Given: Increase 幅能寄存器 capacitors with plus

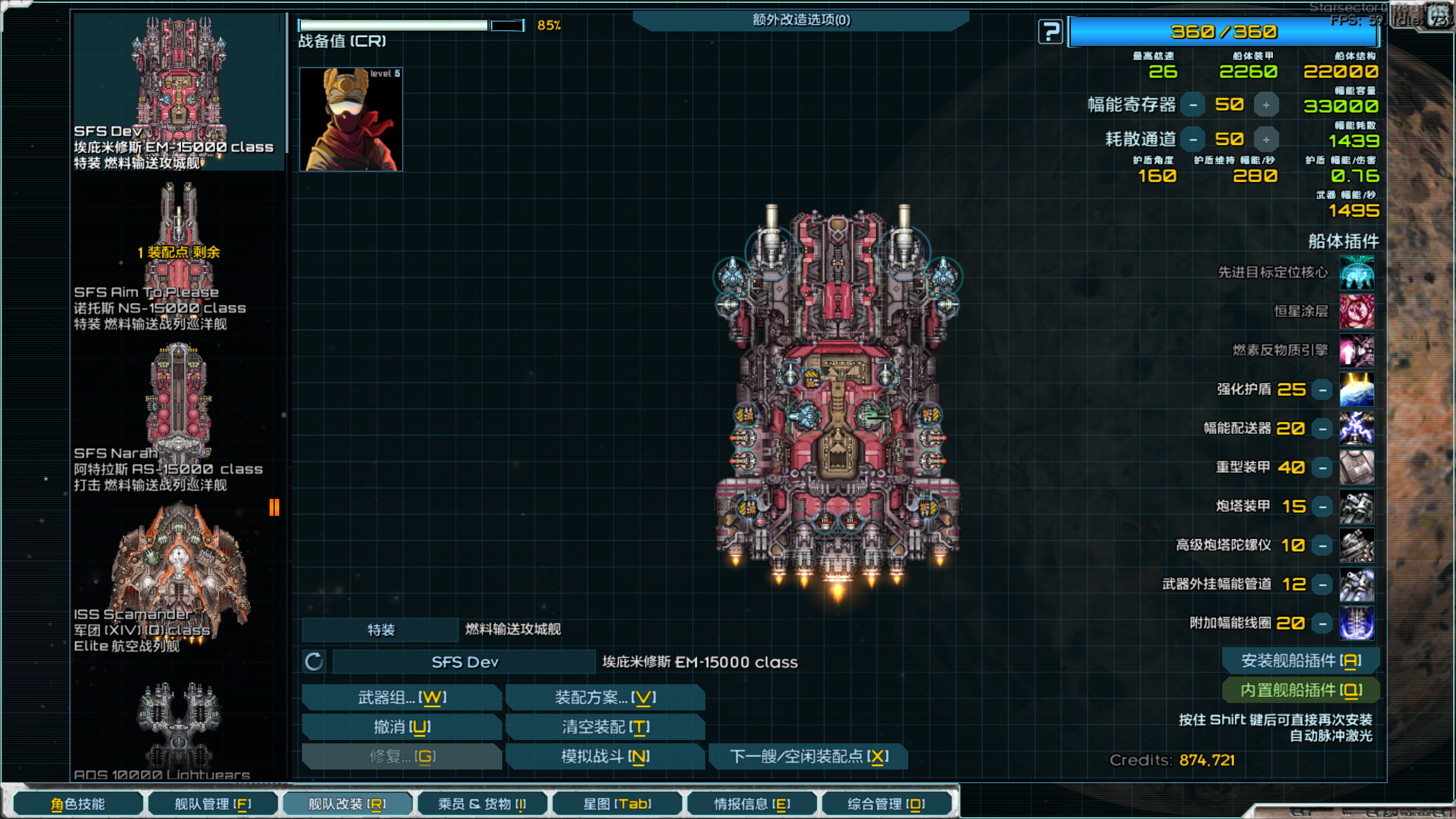Looking at the screenshot, I should click(1266, 105).
